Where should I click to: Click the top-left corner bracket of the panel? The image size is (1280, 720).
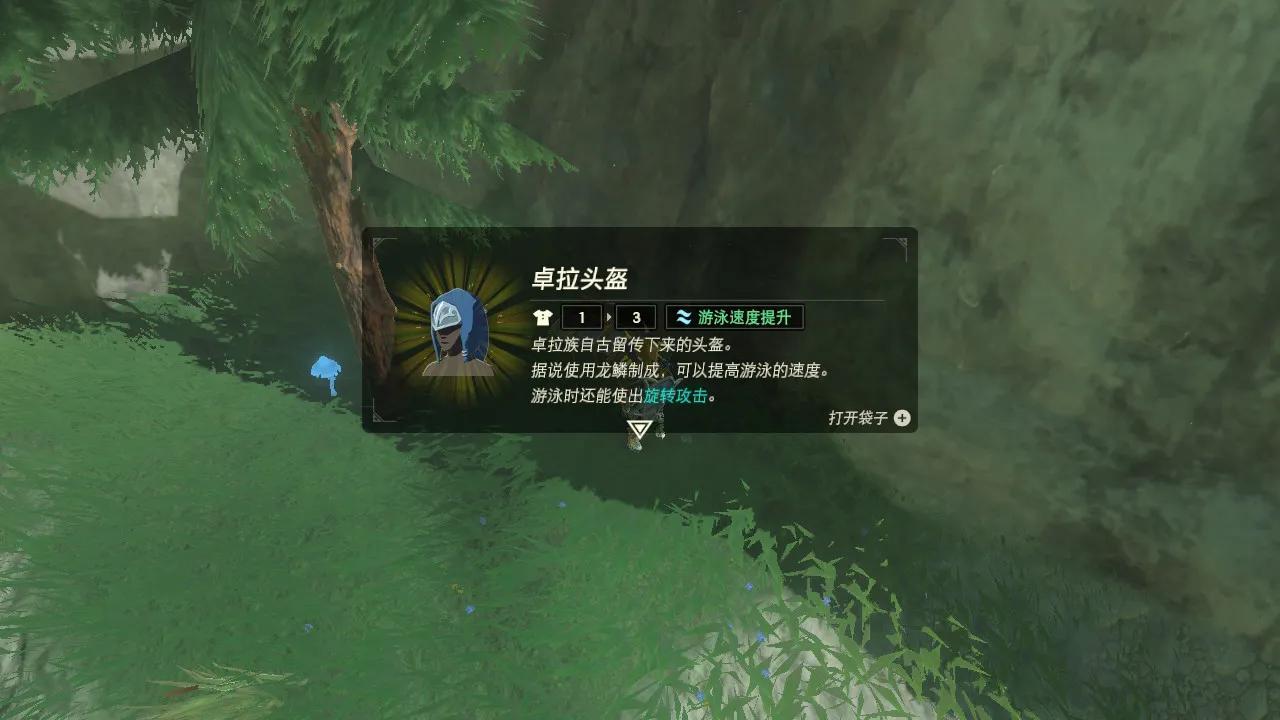coord(380,238)
